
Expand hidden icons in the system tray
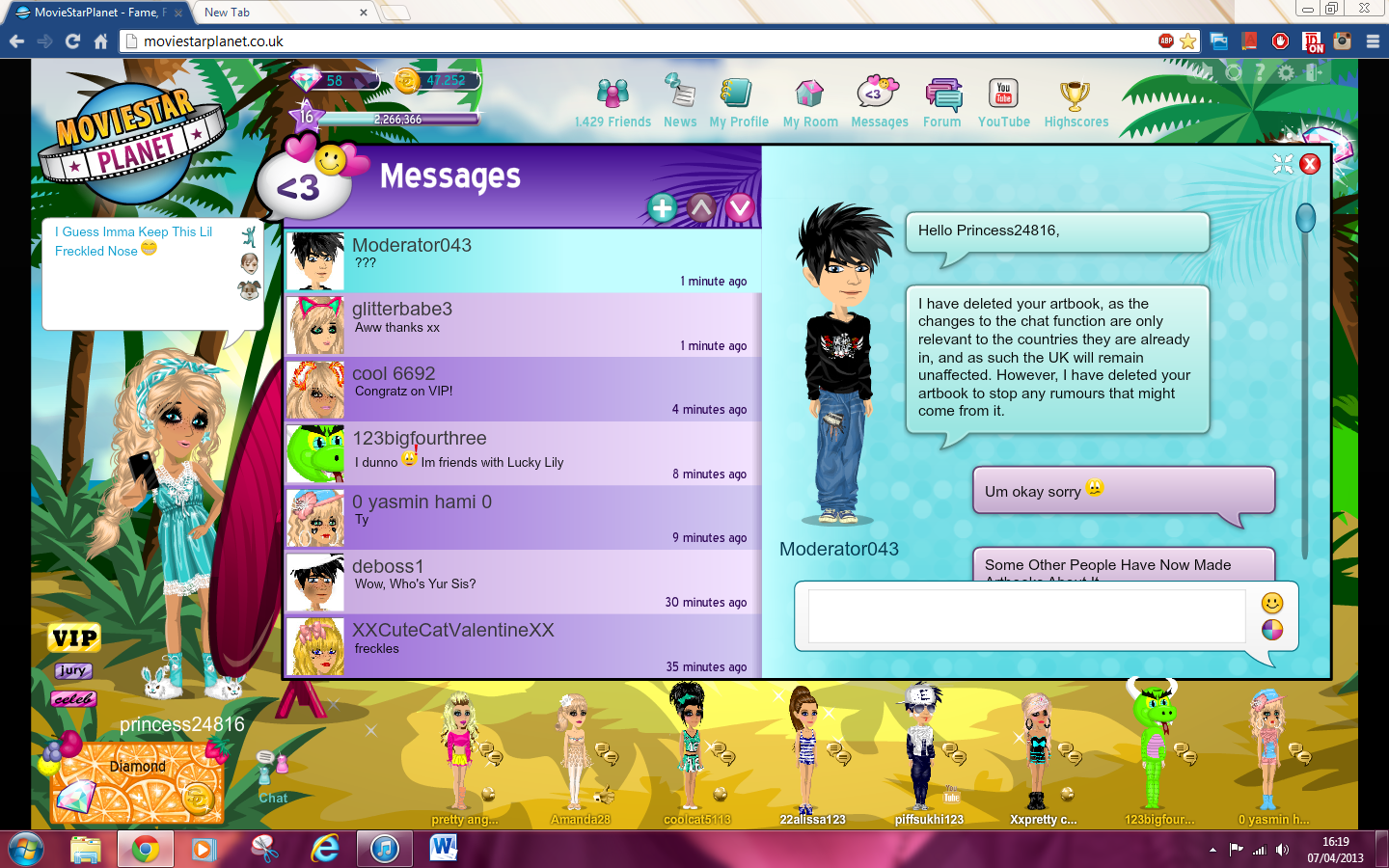(x=1213, y=850)
